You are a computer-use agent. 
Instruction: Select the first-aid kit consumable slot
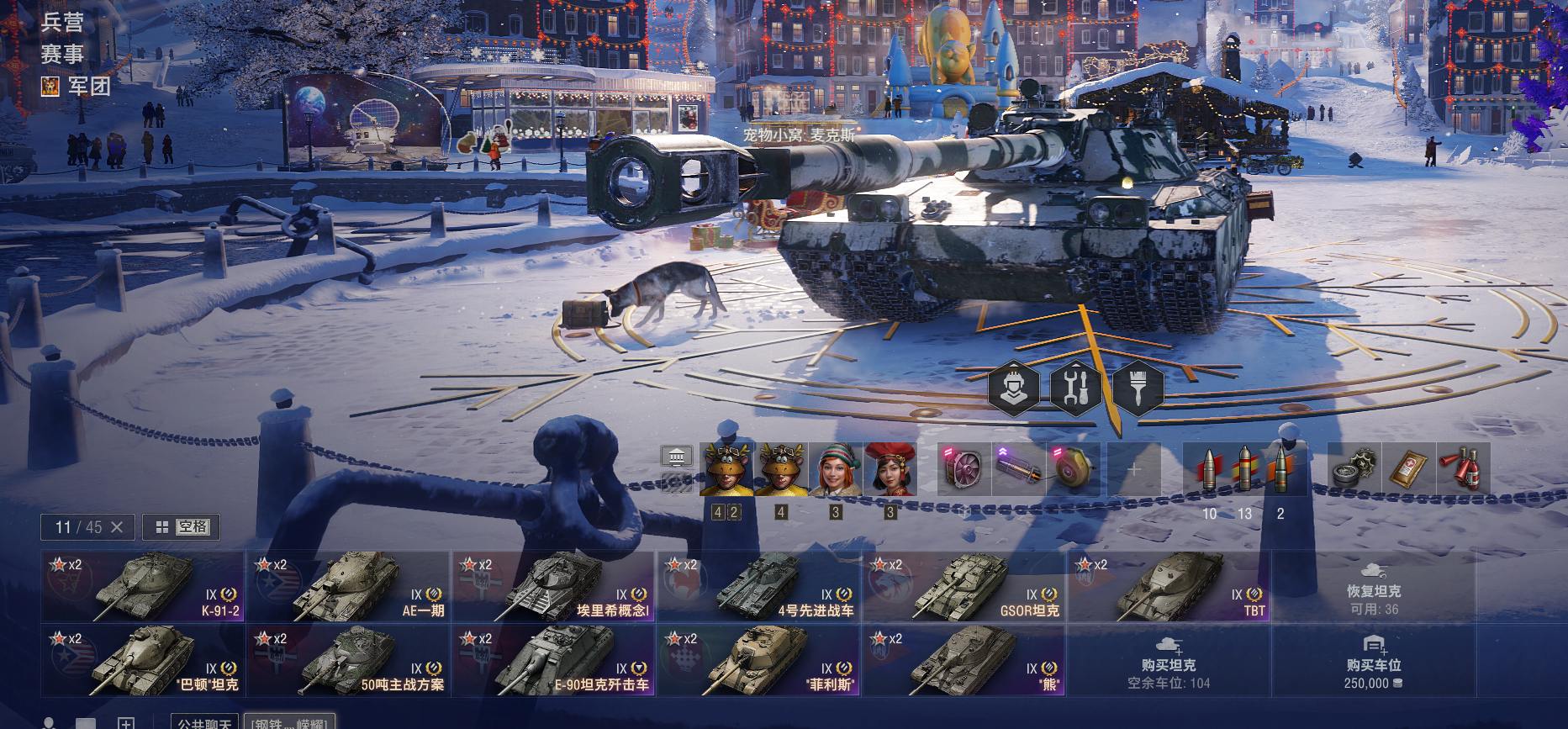[1410, 469]
